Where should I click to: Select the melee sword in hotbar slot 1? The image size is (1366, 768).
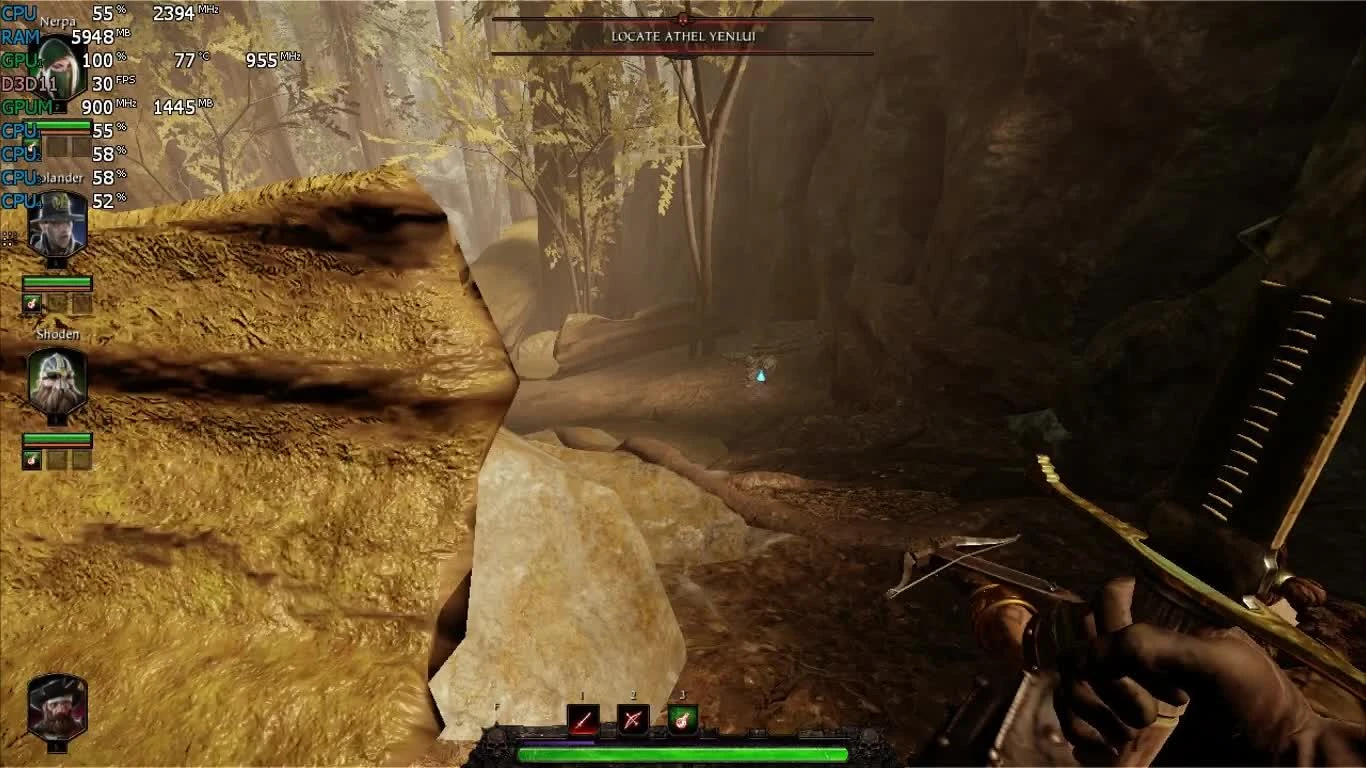click(583, 720)
